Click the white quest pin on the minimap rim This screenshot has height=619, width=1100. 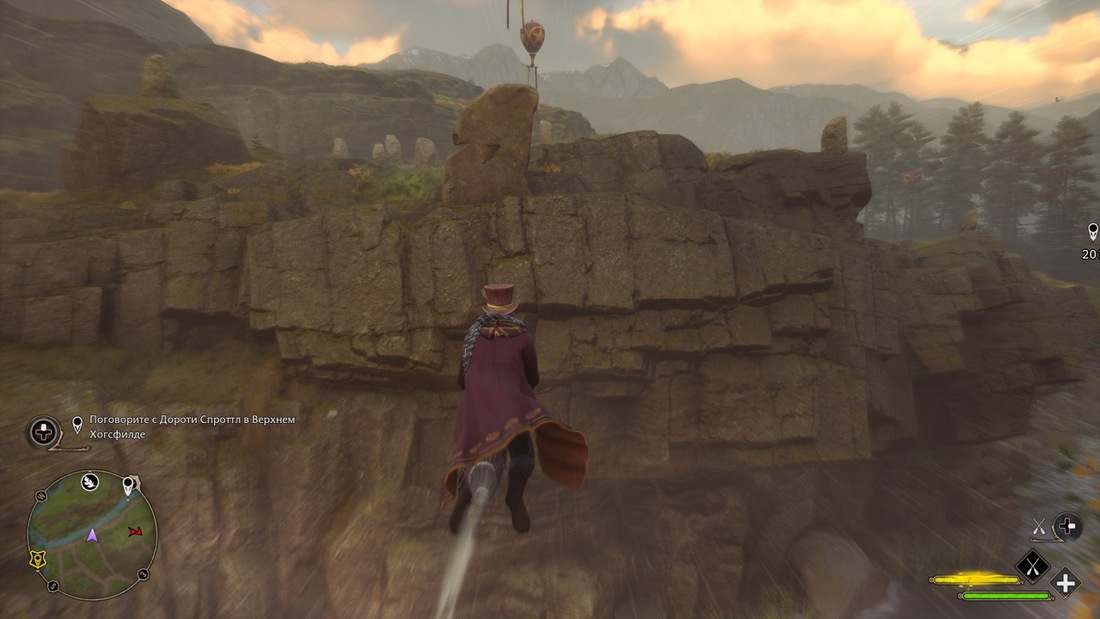[x=128, y=486]
